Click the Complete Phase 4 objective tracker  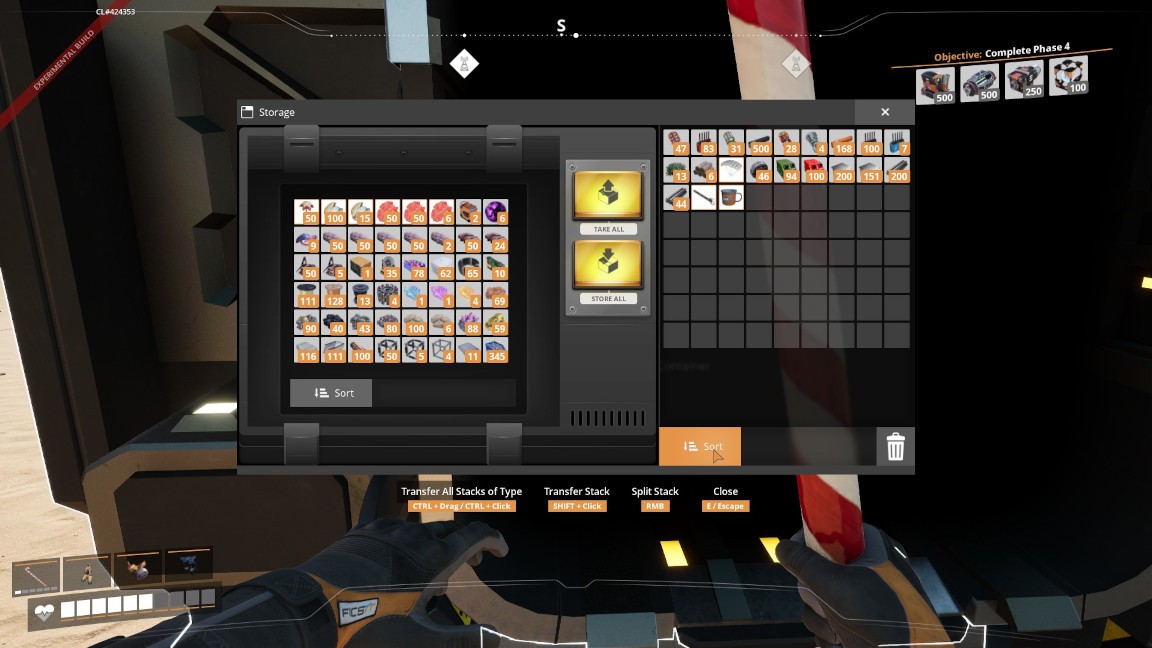point(1000,54)
